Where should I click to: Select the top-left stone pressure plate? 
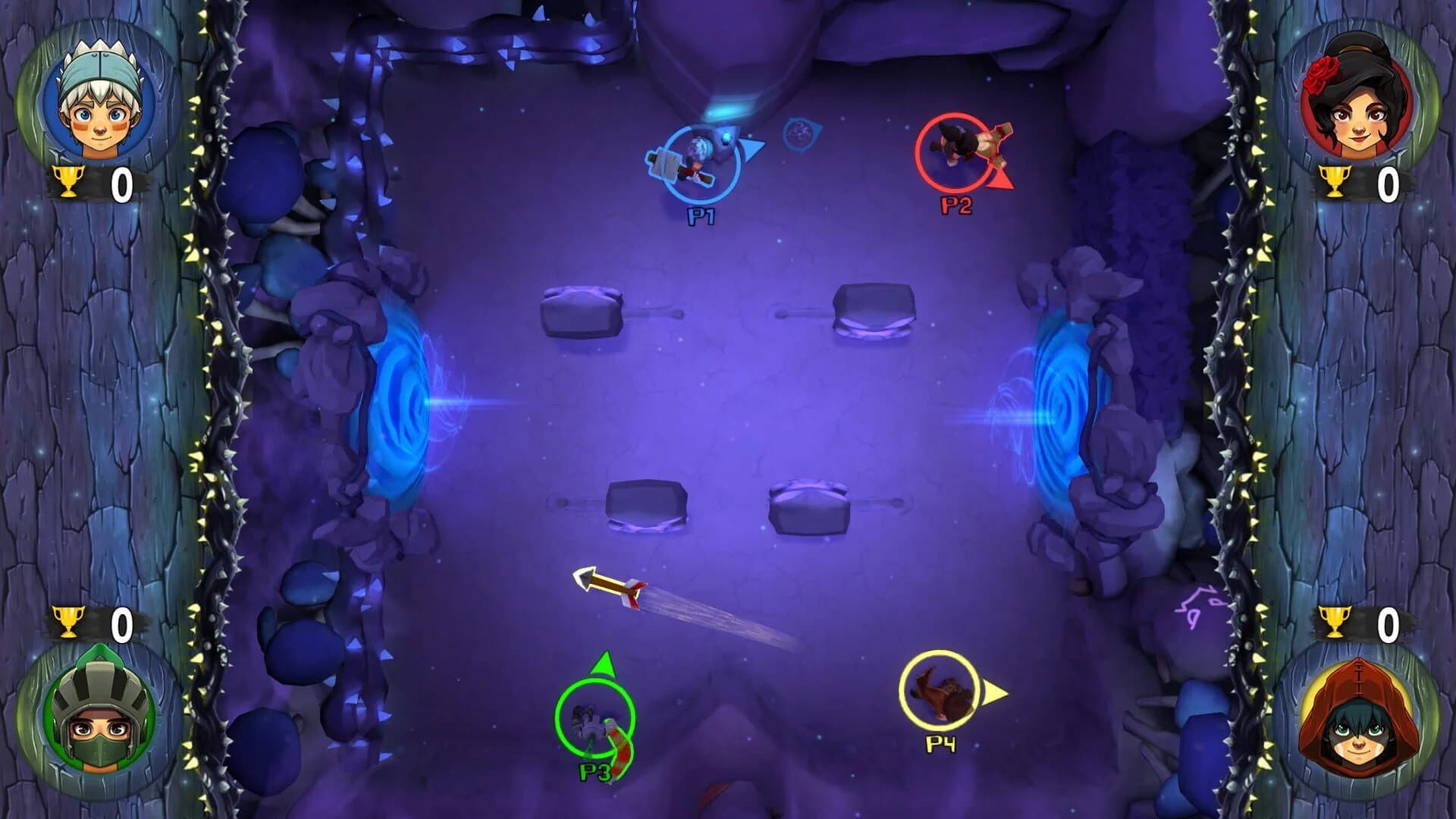pos(580,311)
